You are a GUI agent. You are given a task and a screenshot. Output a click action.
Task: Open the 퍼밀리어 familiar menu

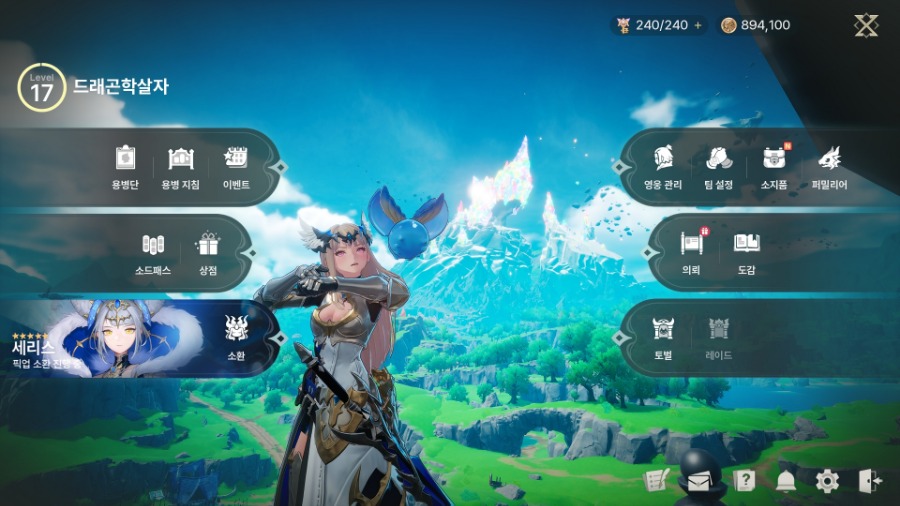829,166
